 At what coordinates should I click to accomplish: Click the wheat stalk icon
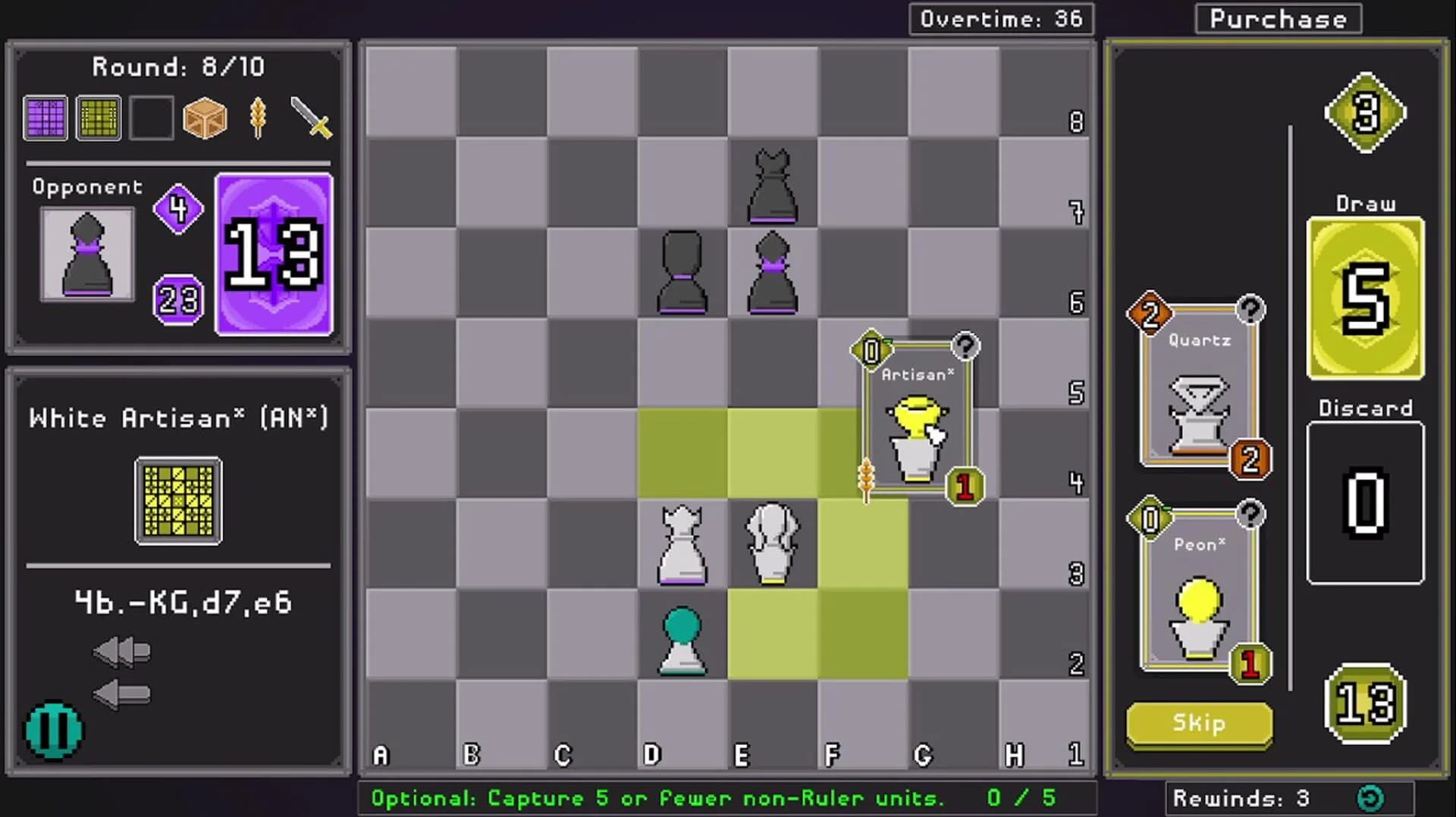258,117
